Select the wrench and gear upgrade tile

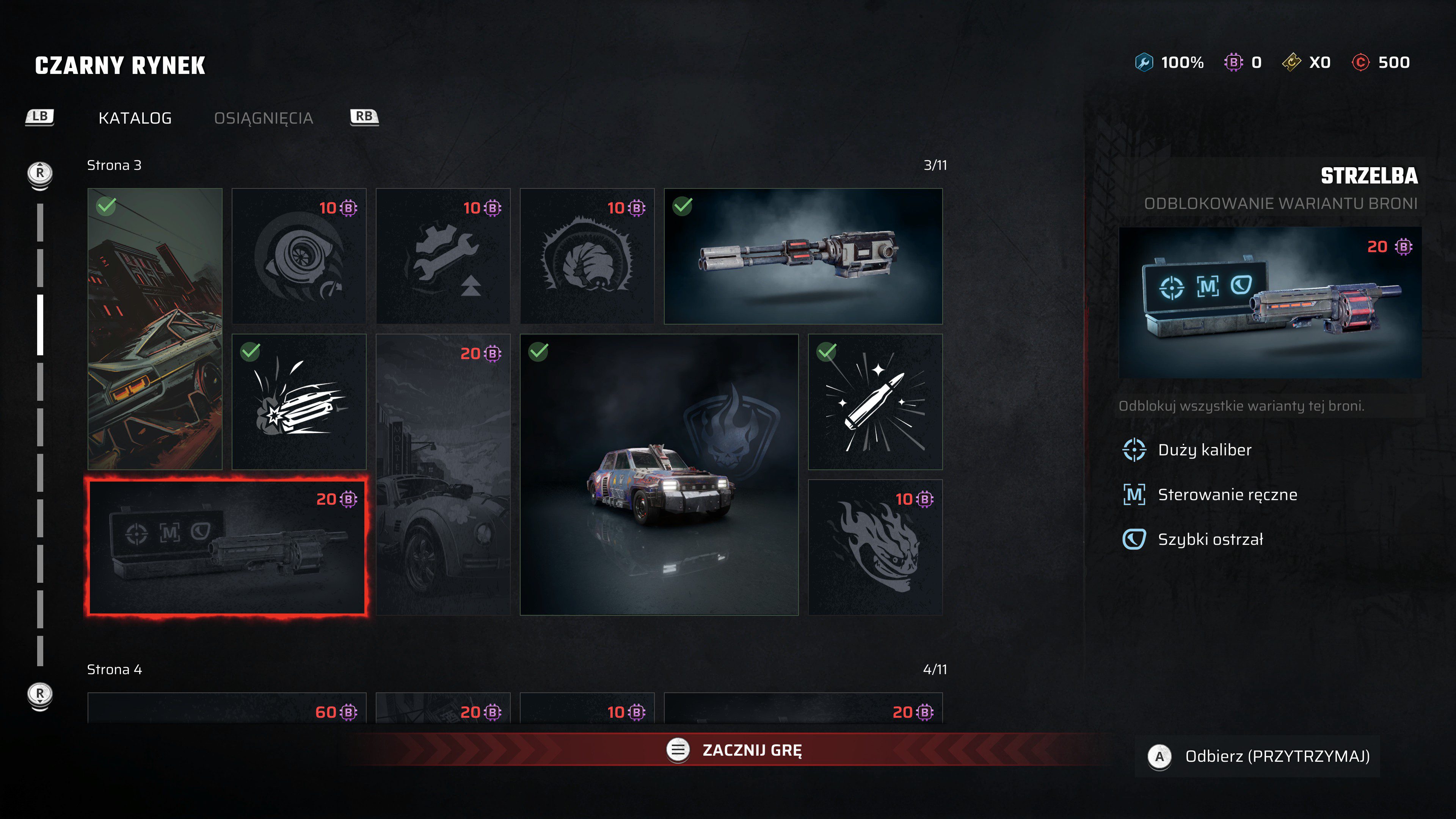443,256
